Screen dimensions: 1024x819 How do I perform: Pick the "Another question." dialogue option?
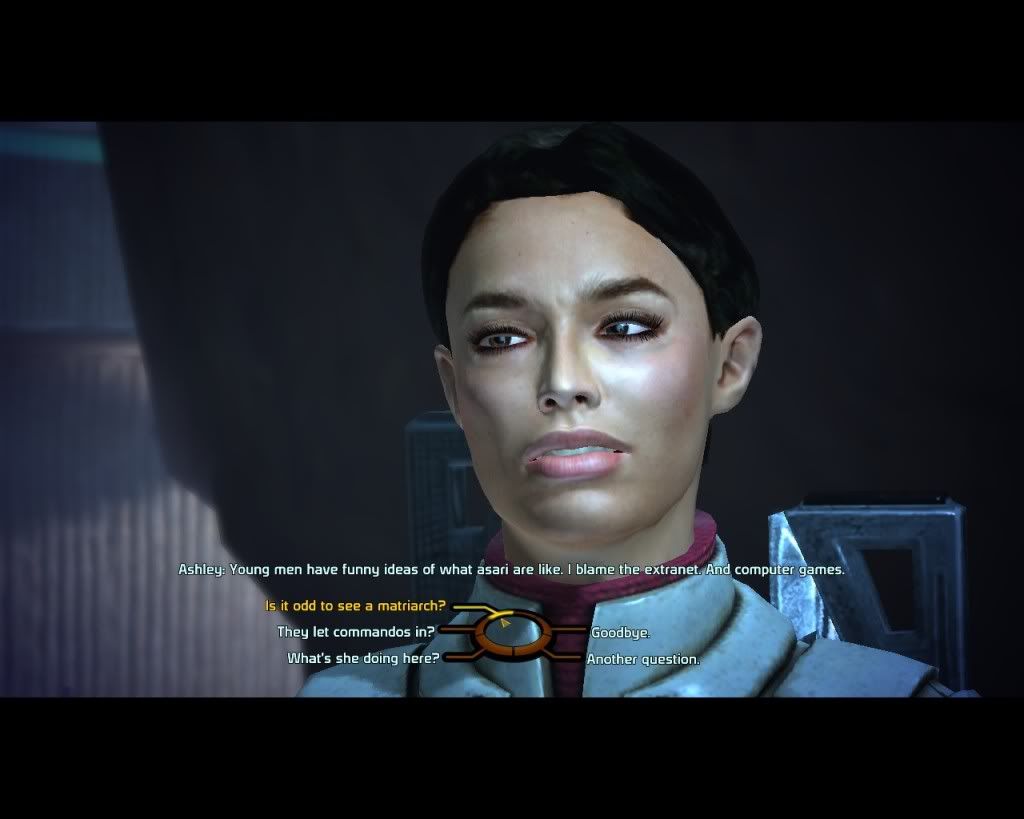click(x=643, y=659)
